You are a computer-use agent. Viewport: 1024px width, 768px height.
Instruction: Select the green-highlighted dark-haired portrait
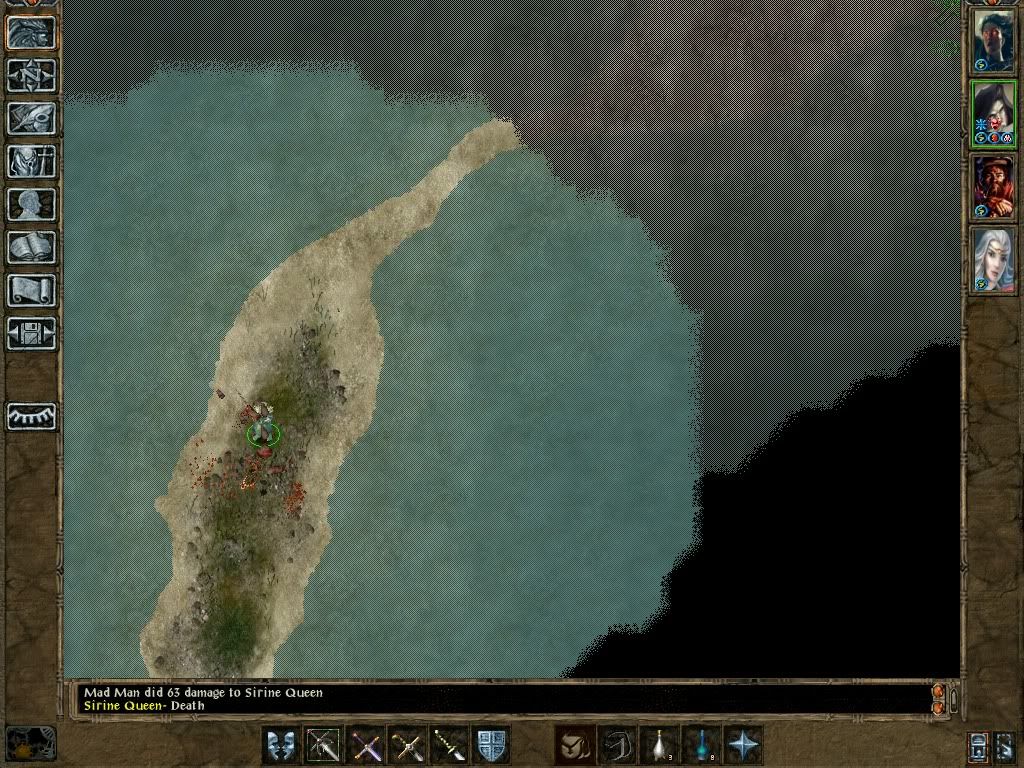click(x=993, y=114)
